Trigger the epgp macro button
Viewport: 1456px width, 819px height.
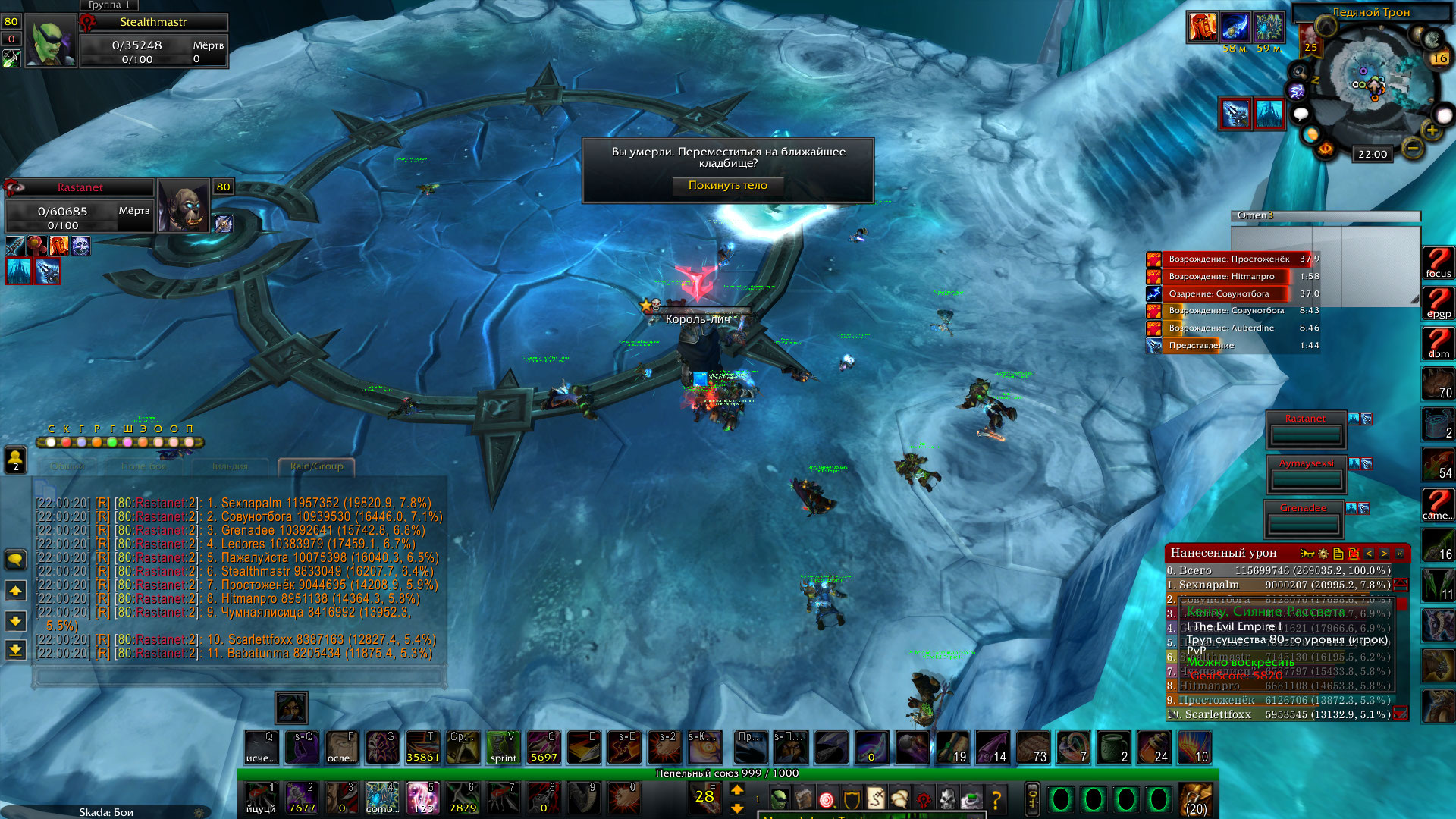(1438, 303)
